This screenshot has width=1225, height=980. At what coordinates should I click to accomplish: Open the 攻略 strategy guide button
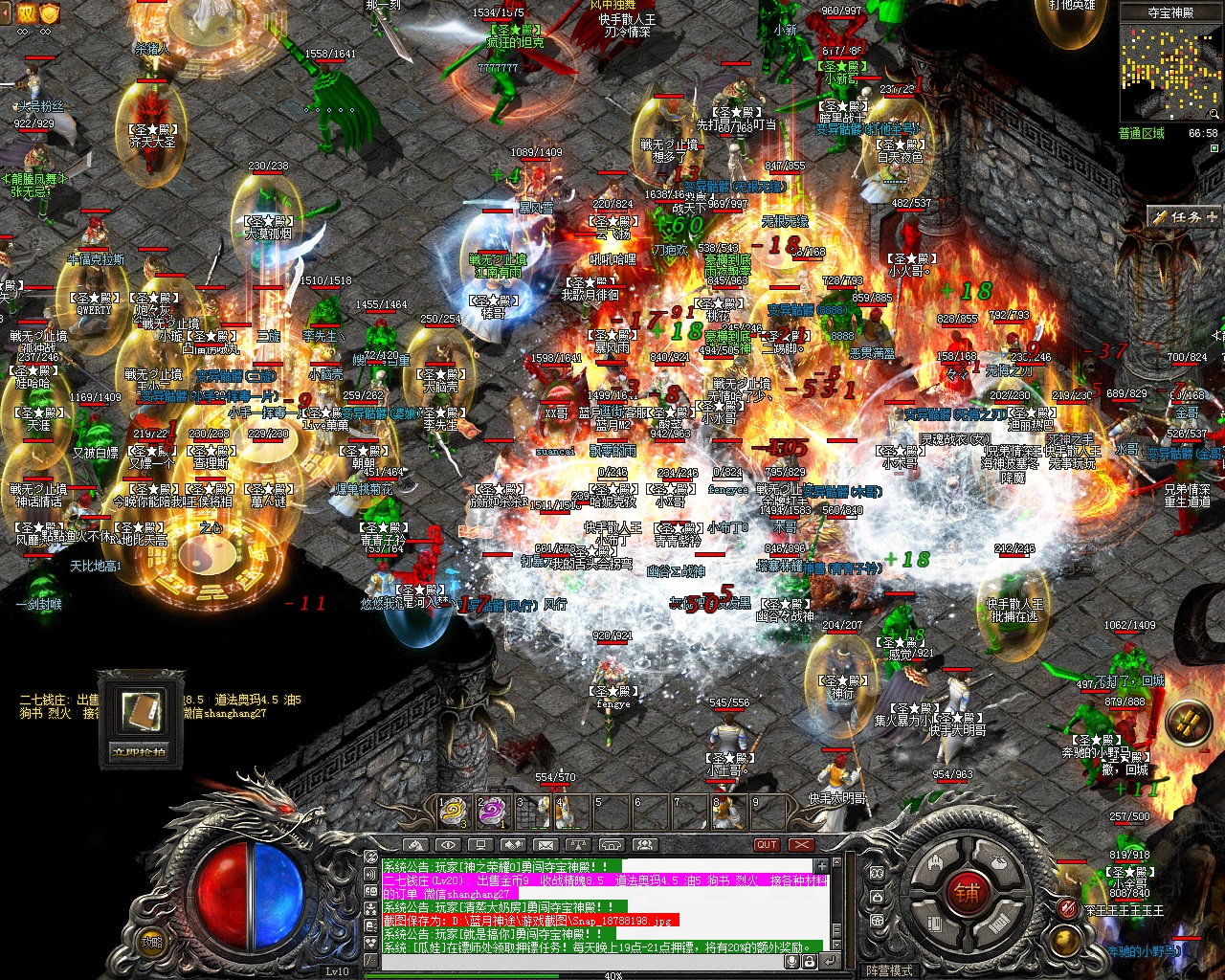(x=151, y=941)
